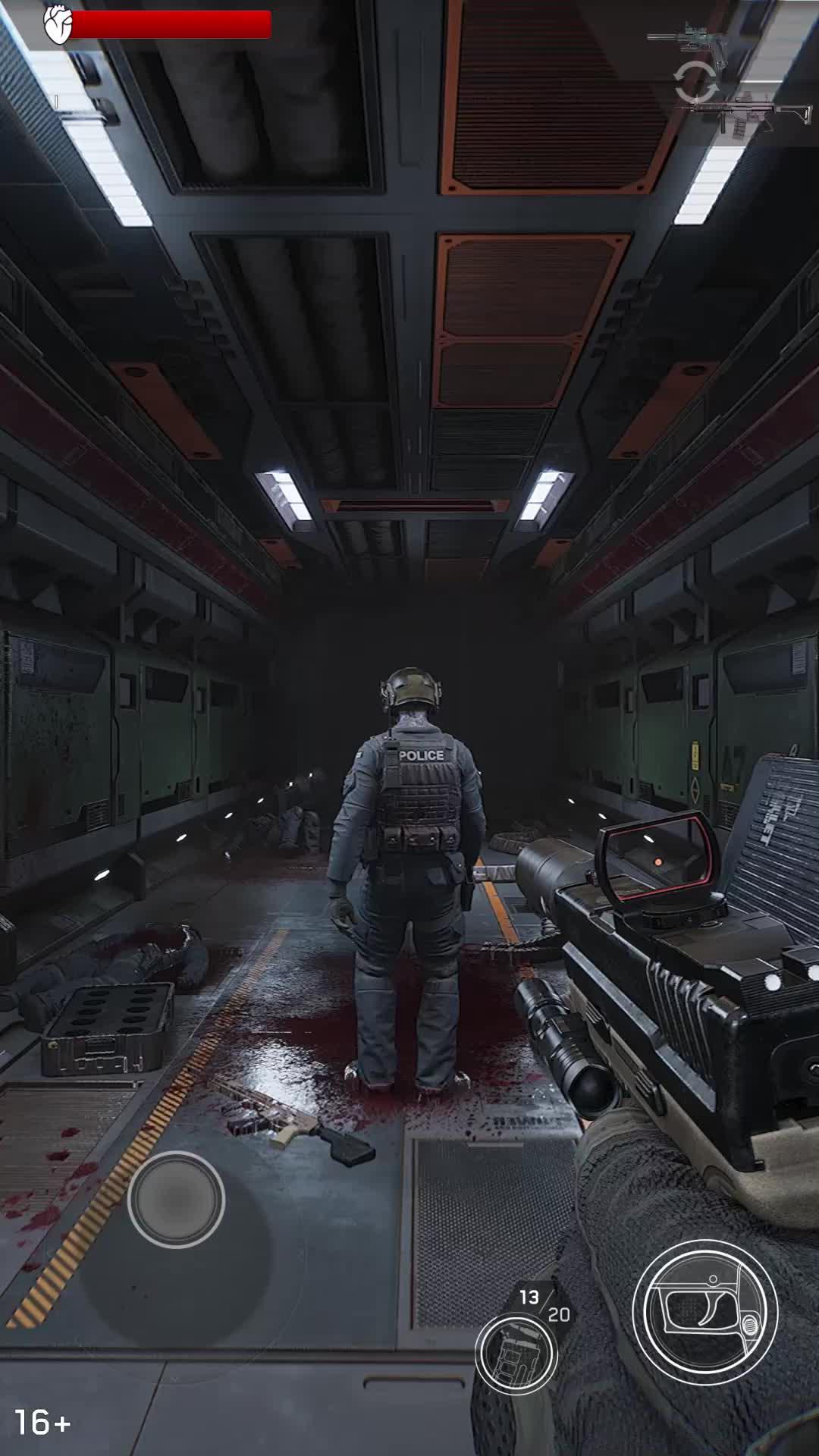819x1456 pixels.
Task: Select the pistol weapon icon
Action: point(689,36)
